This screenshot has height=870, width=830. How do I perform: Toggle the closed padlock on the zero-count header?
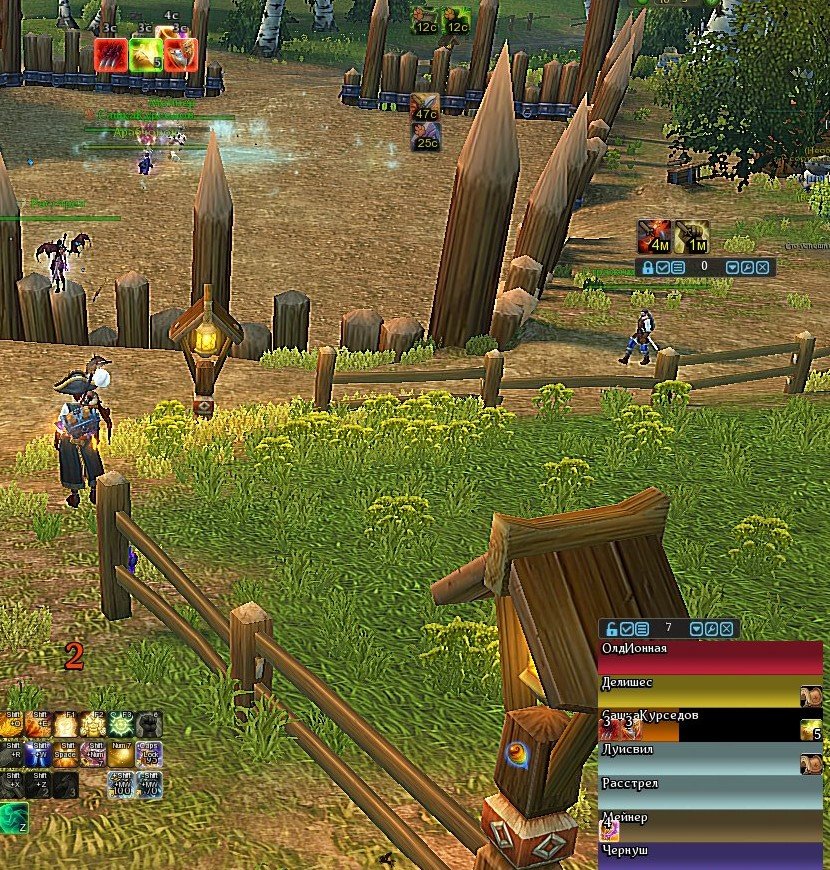pyautogui.click(x=648, y=268)
